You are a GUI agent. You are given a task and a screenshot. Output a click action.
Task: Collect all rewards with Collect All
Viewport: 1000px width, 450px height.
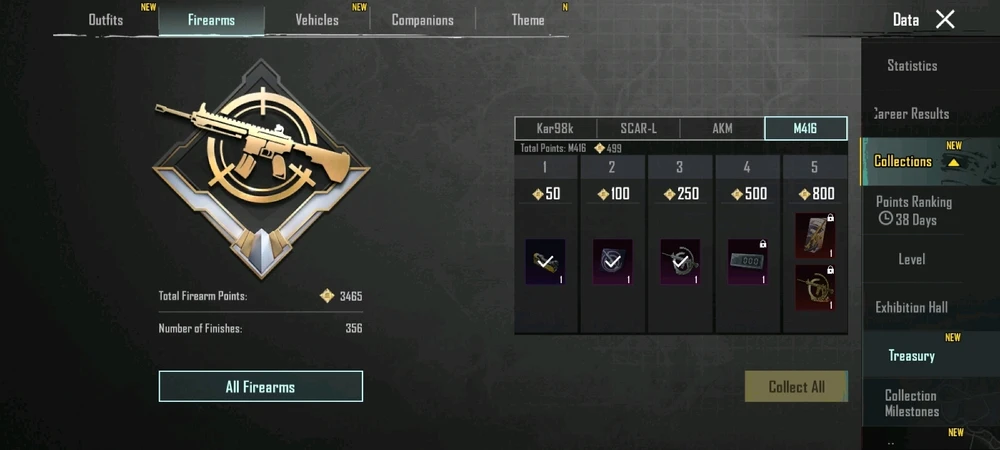pos(796,387)
